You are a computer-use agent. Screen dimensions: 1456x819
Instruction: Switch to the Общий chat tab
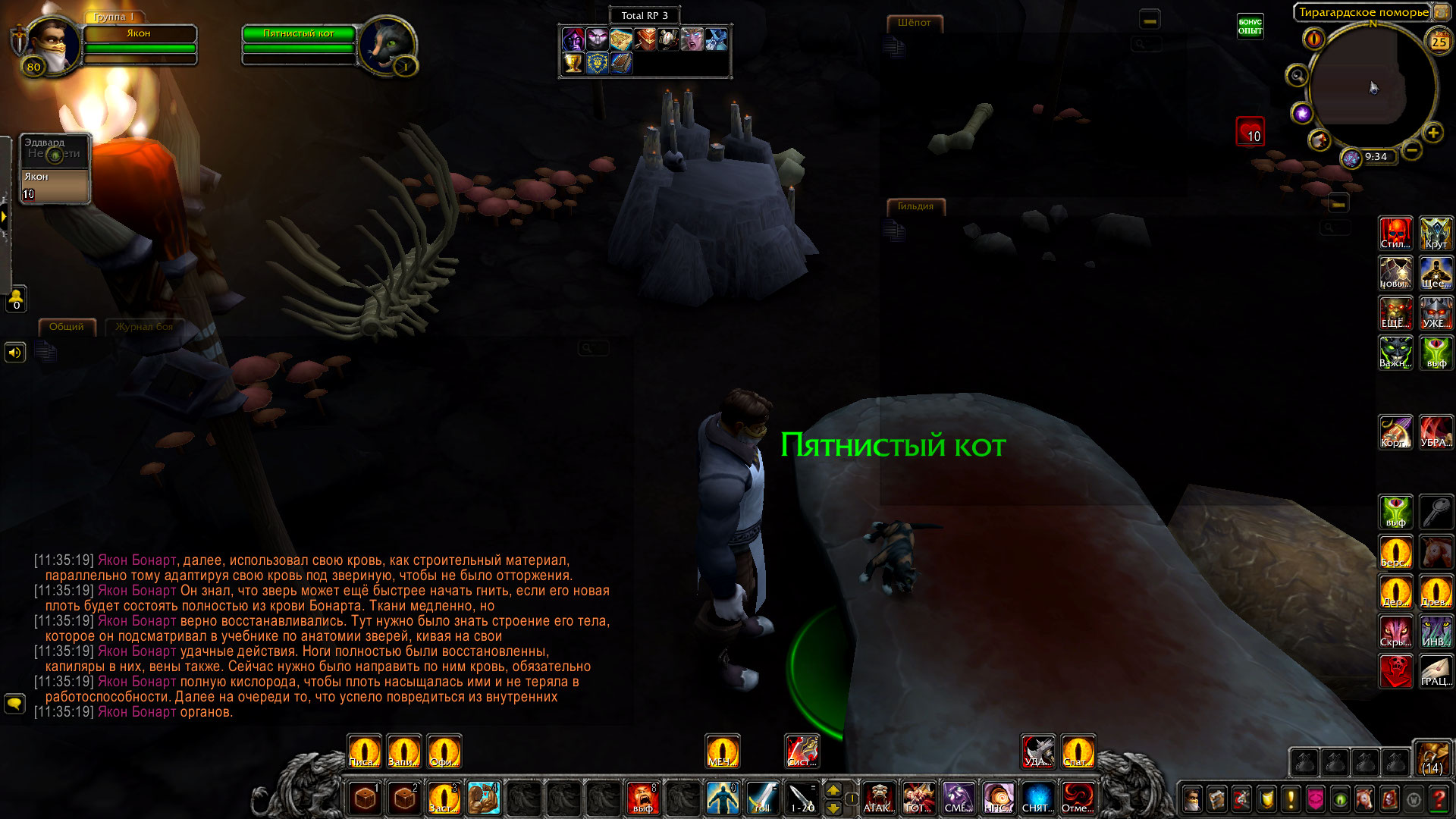(x=67, y=327)
